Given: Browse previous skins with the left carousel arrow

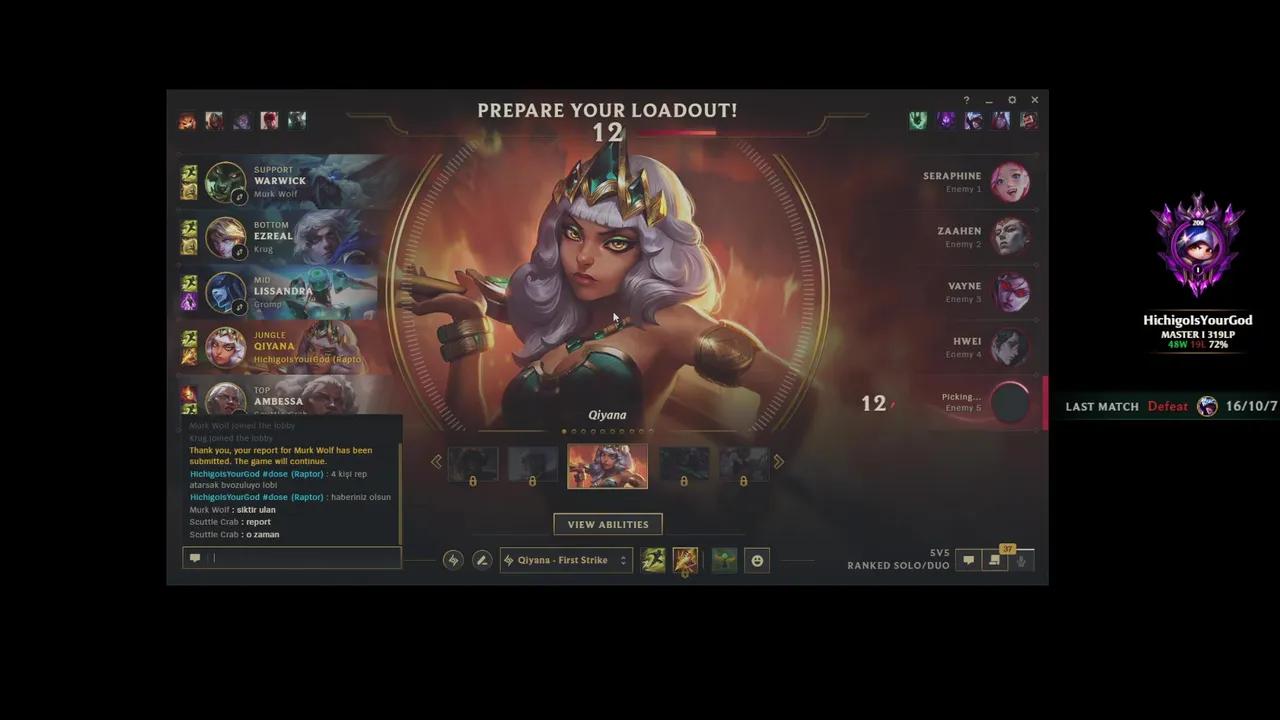Looking at the screenshot, I should click(437, 461).
